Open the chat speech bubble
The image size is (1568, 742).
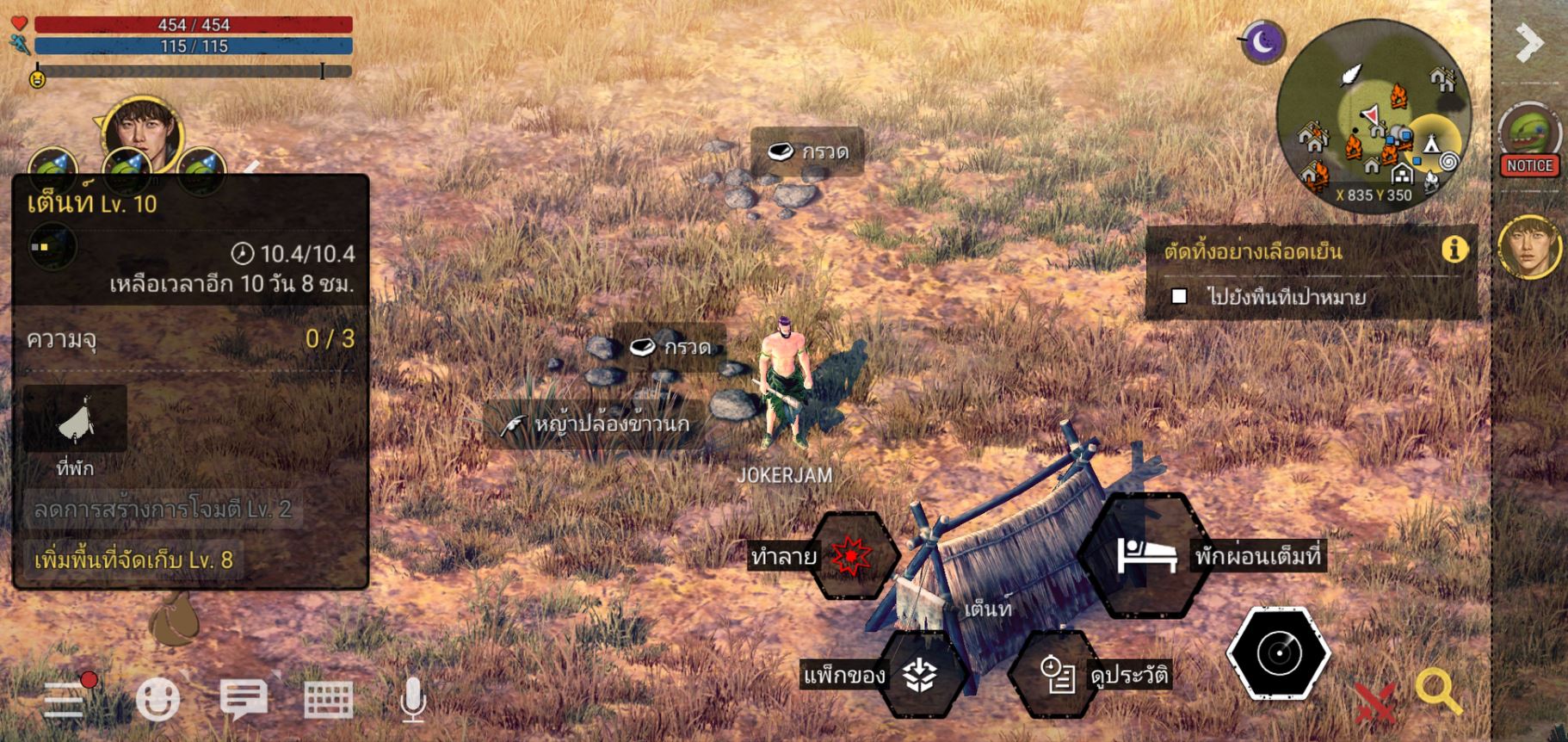pyautogui.click(x=244, y=698)
